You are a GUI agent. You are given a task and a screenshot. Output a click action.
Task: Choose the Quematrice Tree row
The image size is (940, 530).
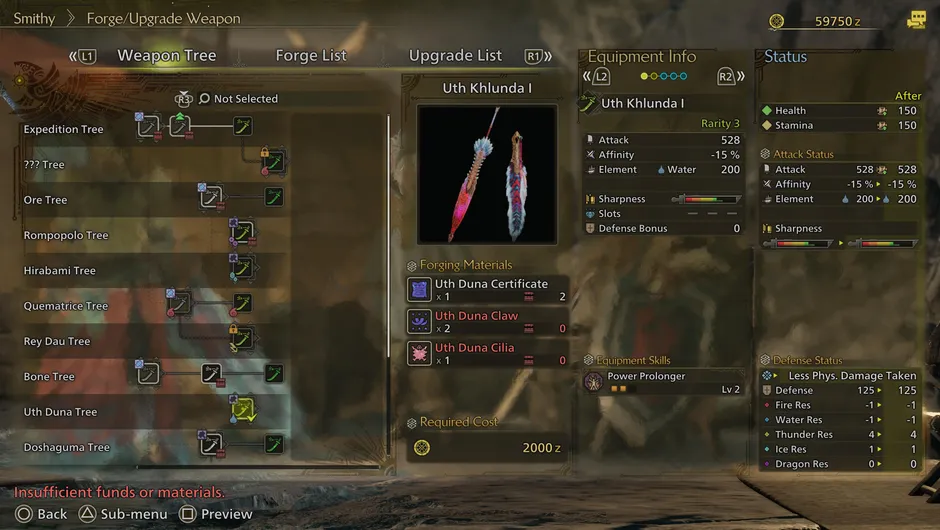(x=66, y=306)
